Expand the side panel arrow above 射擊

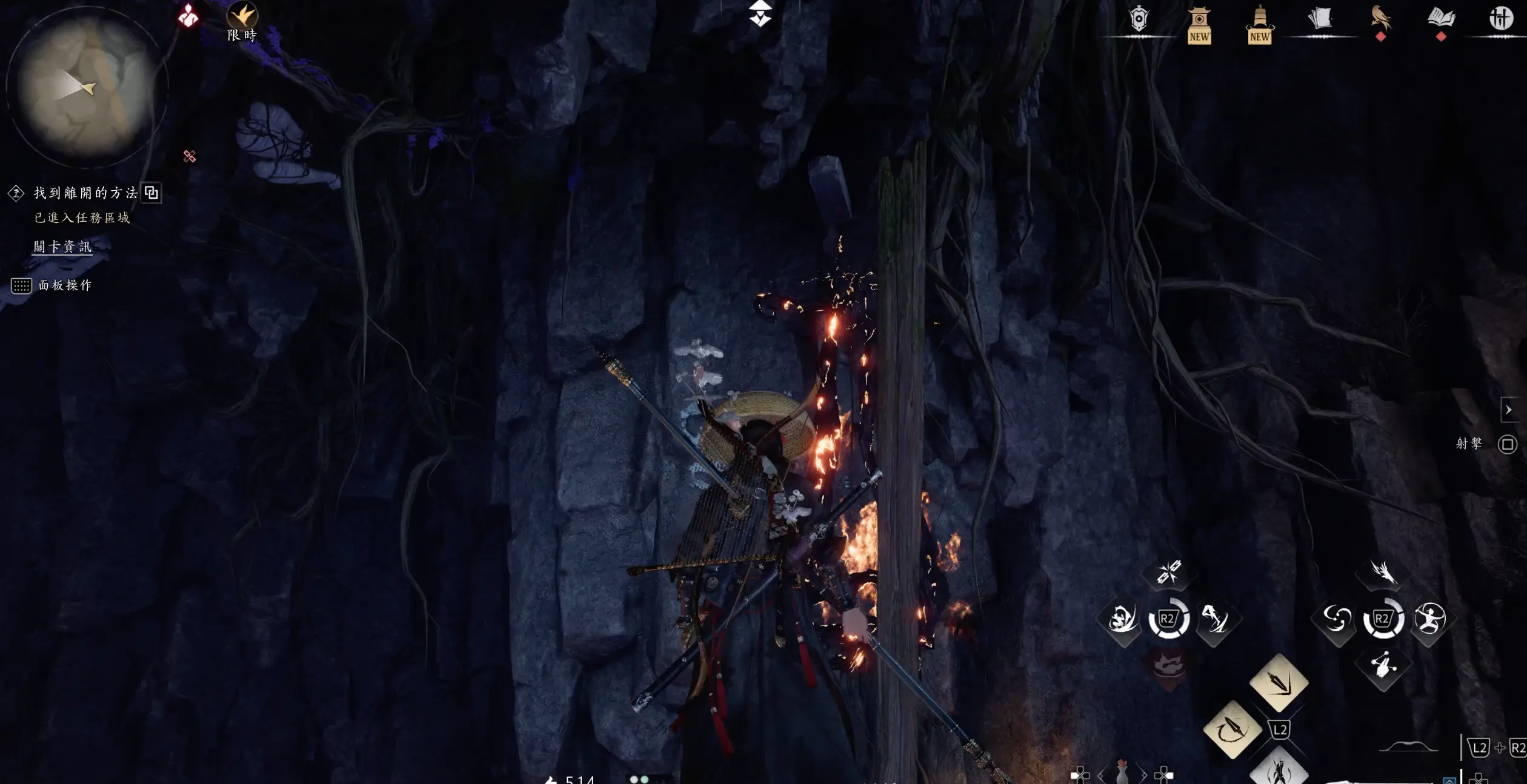point(1508,410)
